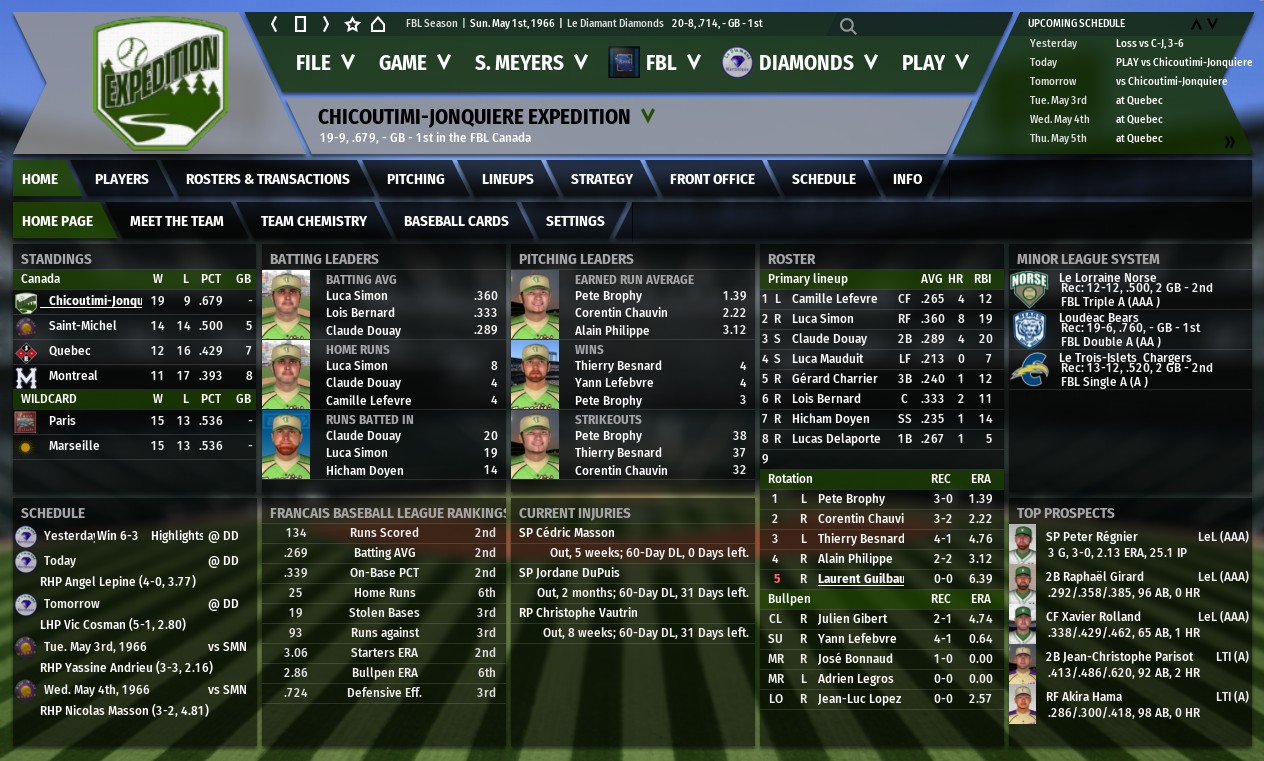Open Luca Simon's batting average leader entry
1264x761 pixels.
pos(357,296)
